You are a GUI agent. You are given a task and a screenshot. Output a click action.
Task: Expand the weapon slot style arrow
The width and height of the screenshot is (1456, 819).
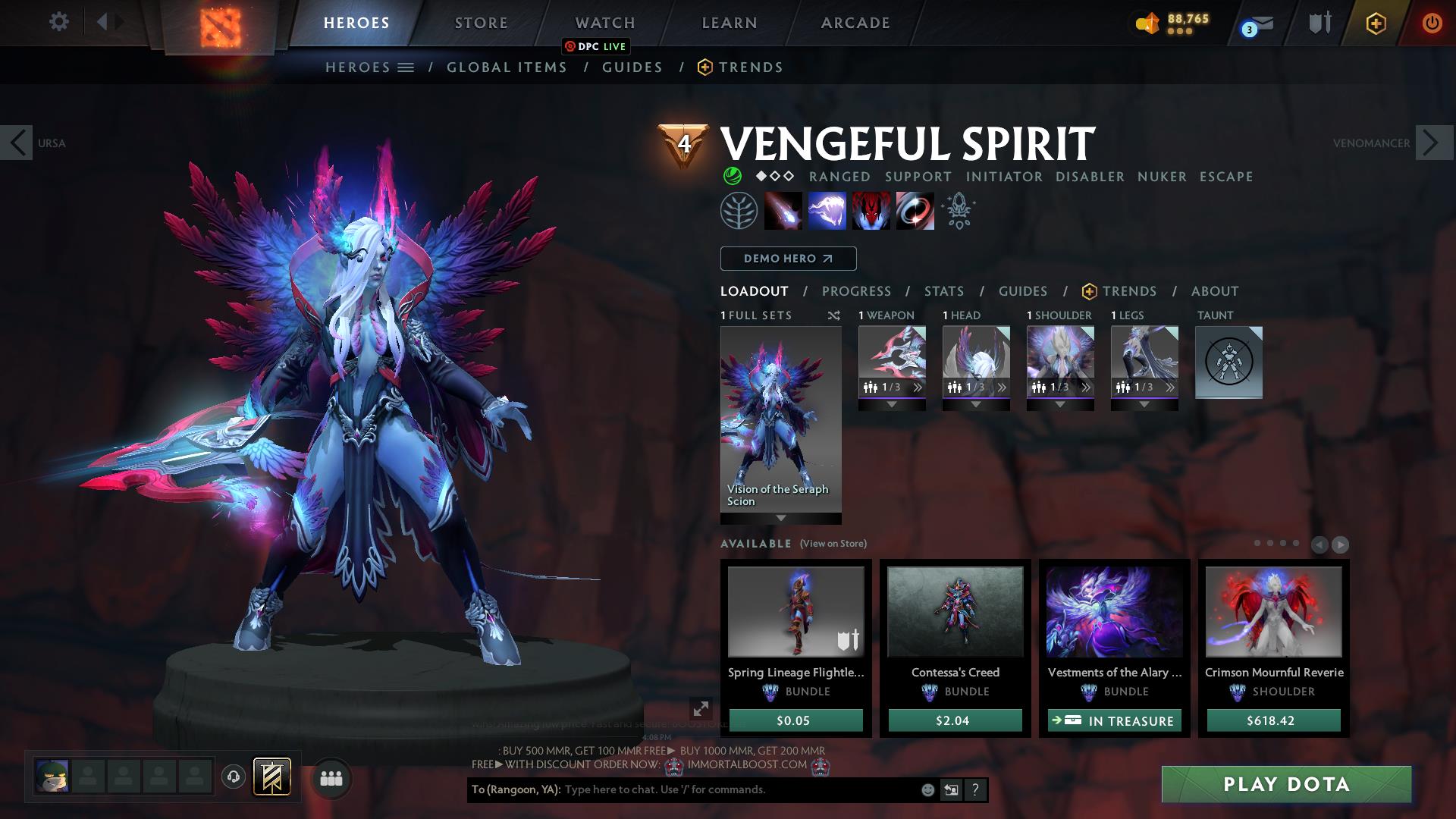[x=892, y=403]
